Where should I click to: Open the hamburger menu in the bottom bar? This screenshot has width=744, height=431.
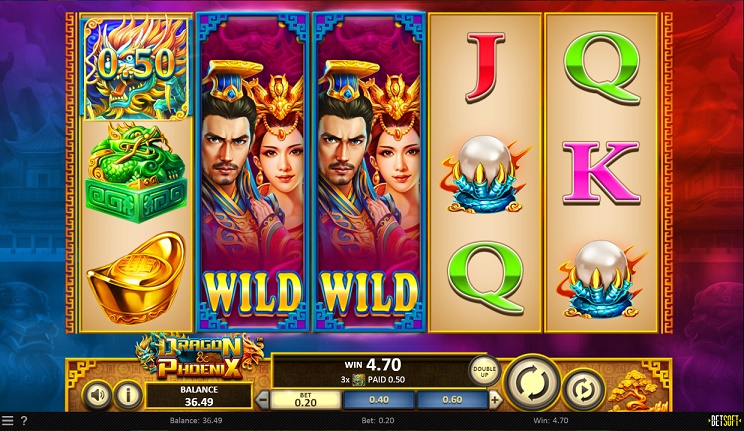point(8,420)
